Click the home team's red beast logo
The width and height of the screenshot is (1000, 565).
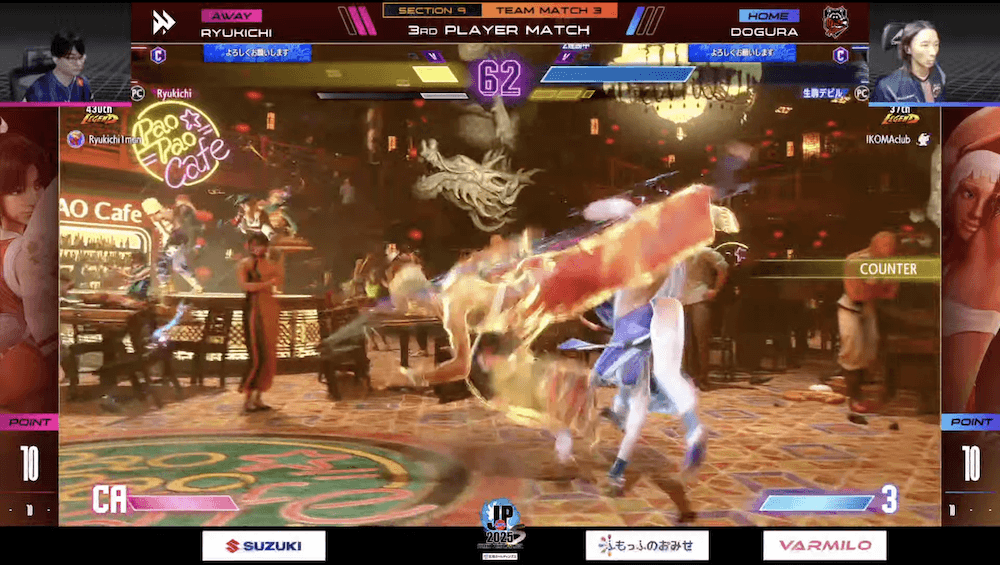click(x=835, y=22)
